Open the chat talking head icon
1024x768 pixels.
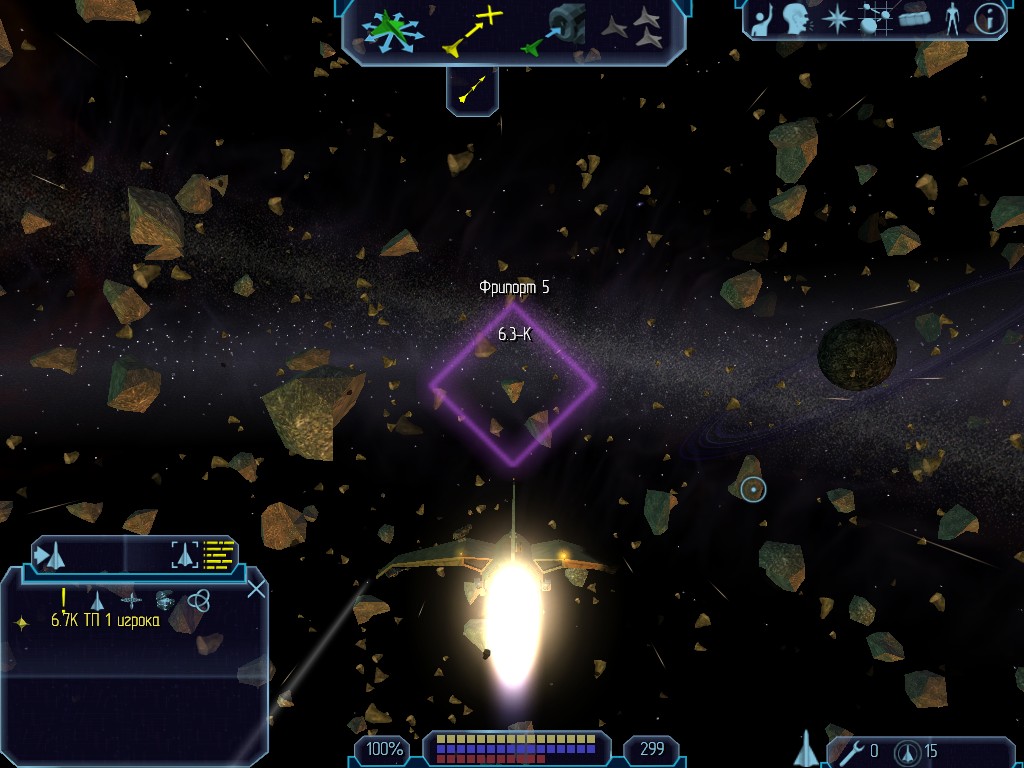click(797, 19)
